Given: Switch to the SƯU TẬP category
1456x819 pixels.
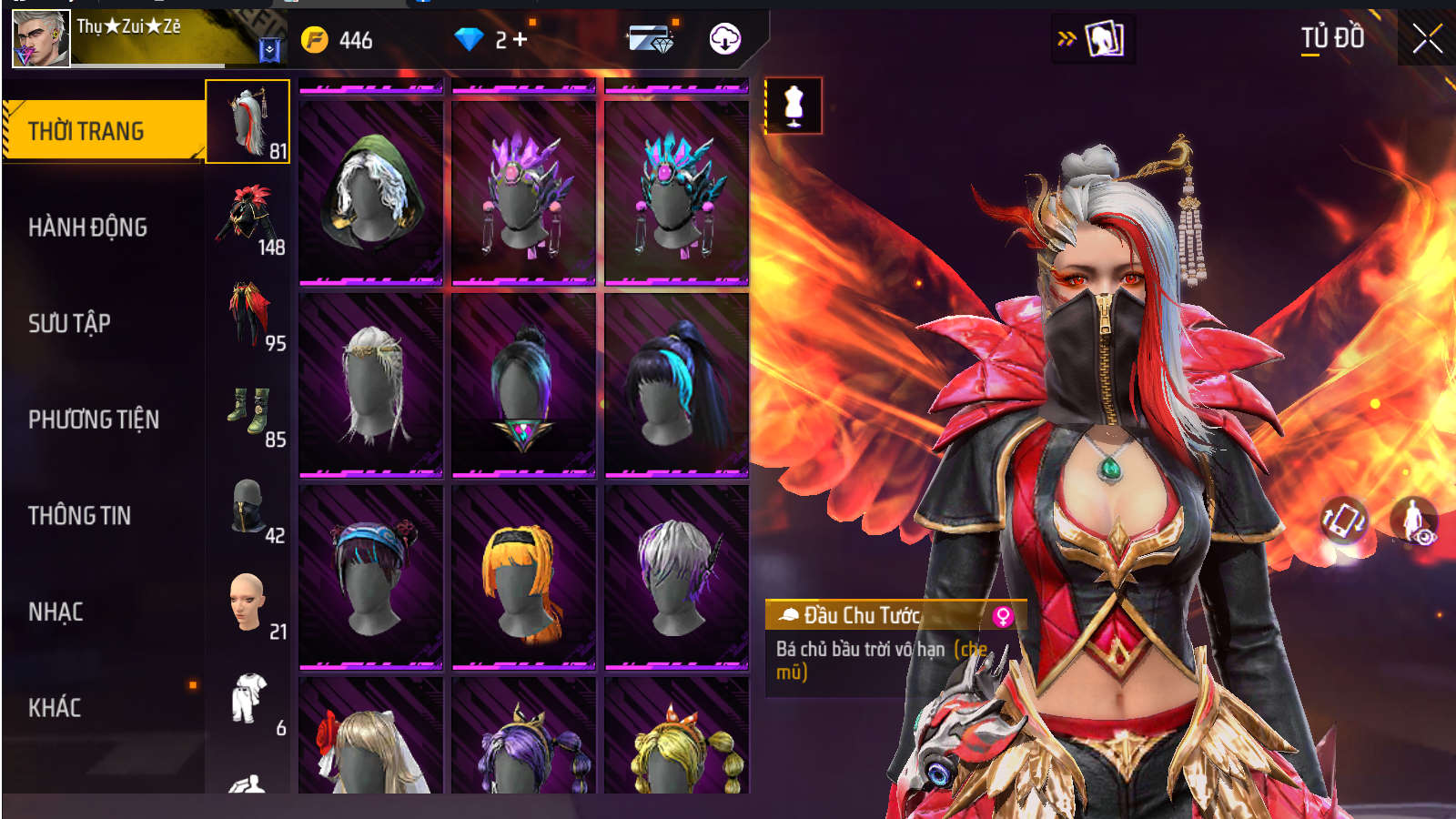Looking at the screenshot, I should click(x=70, y=323).
